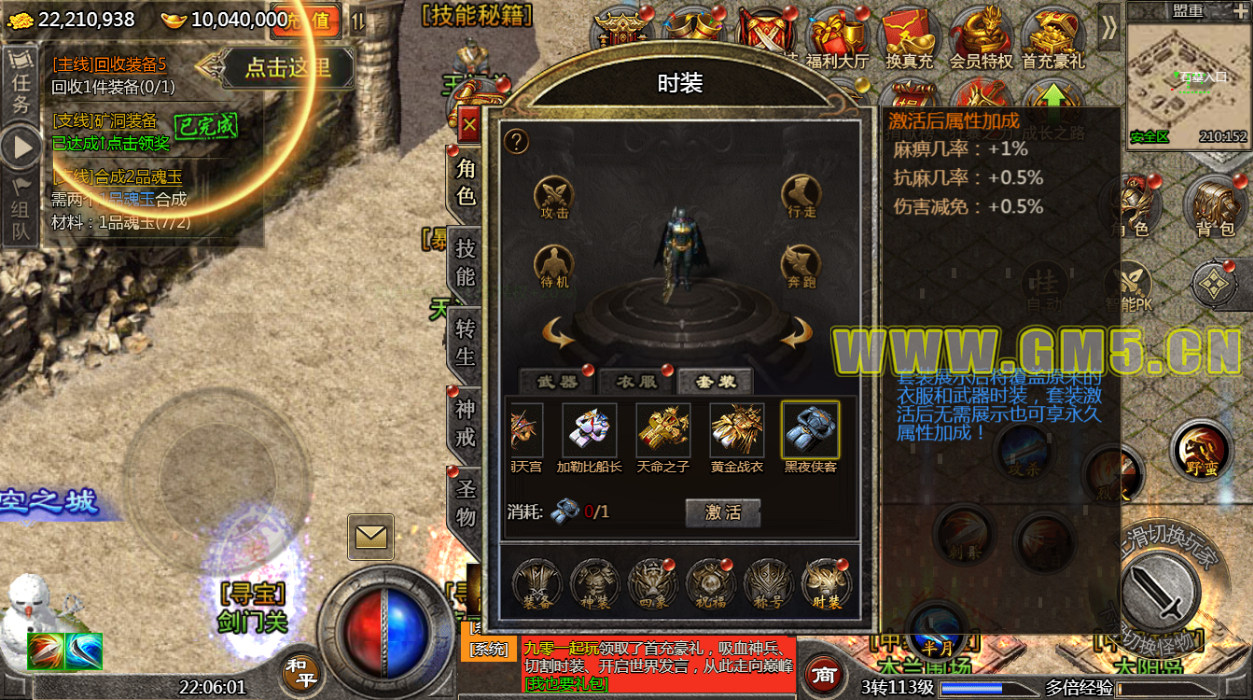This screenshot has height=700, width=1253.
Task: Open the 福利大厅 welfare hall
Action: 836,36
